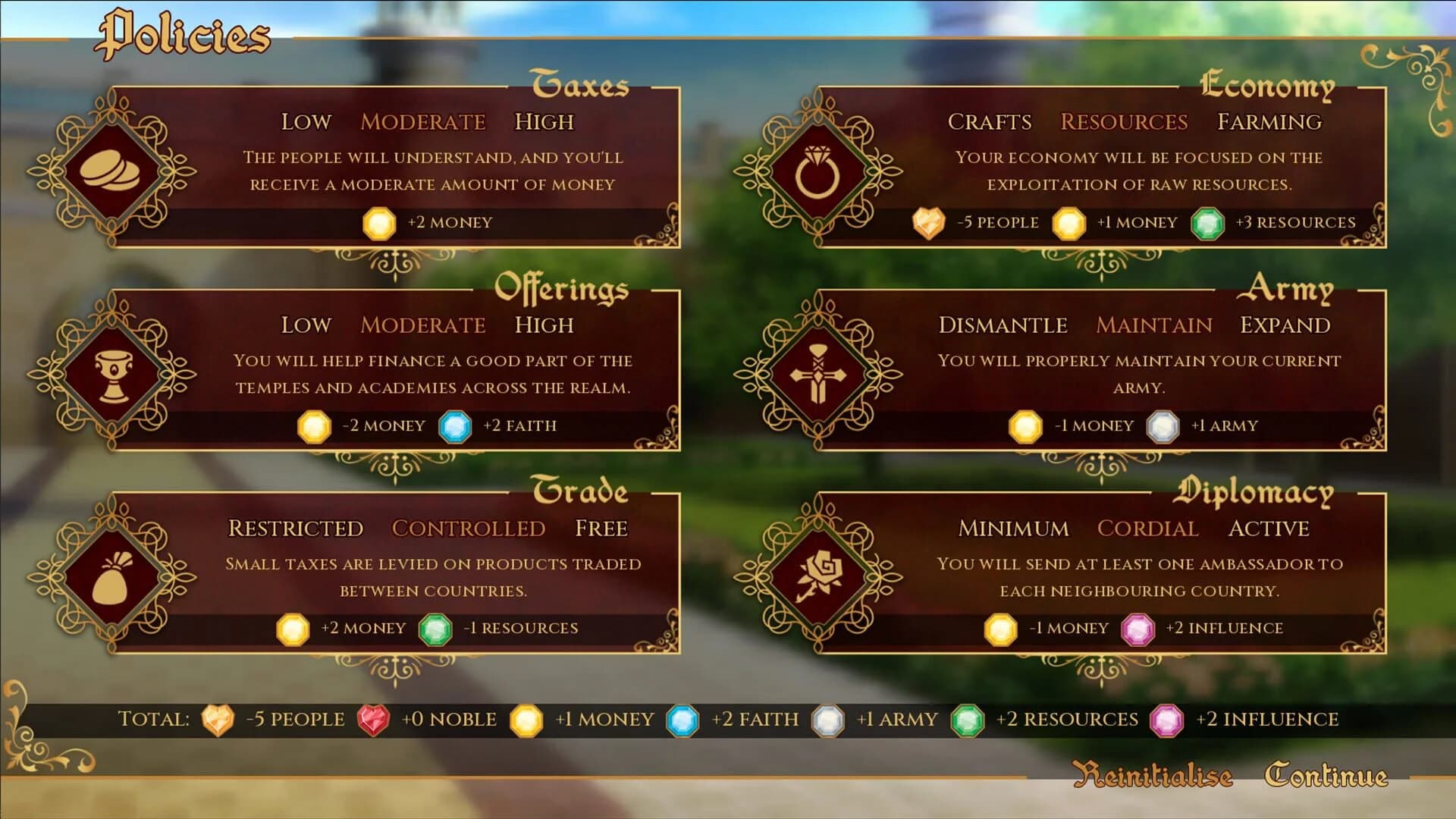Click the Diplomacy rose icon
This screenshot has height=819, width=1456.
(x=819, y=578)
